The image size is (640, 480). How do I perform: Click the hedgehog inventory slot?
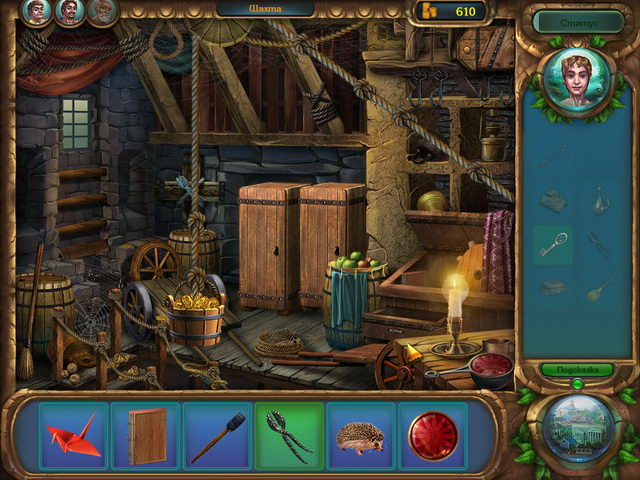point(361,436)
